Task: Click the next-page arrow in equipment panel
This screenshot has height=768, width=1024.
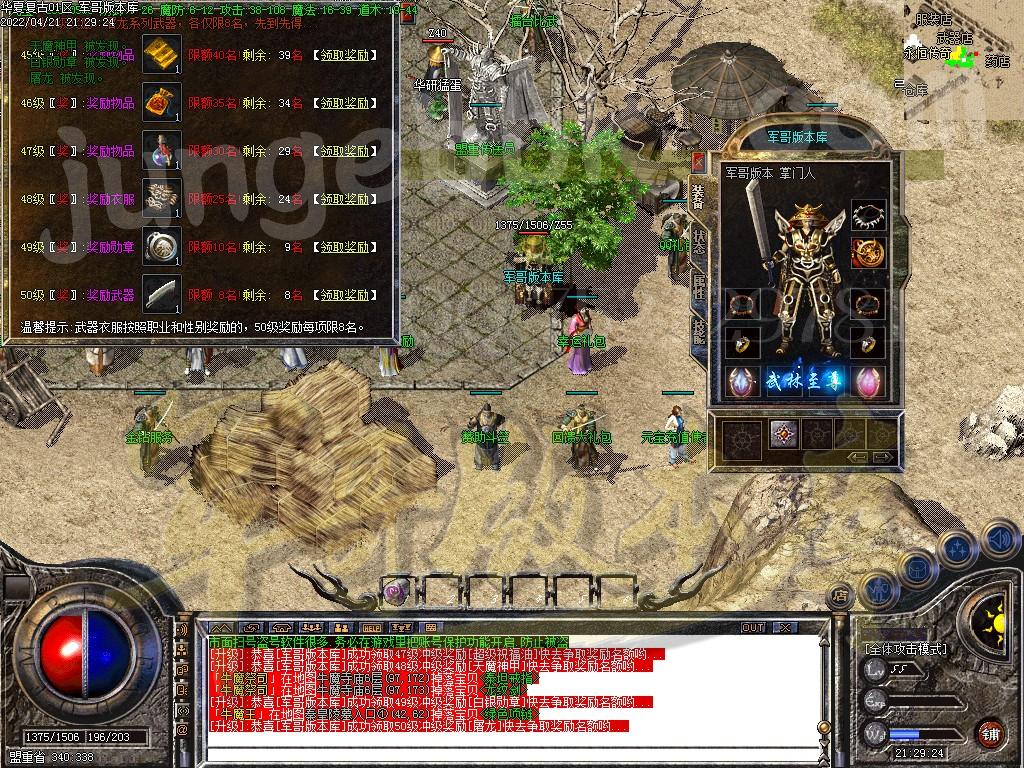Action: pyautogui.click(x=882, y=457)
